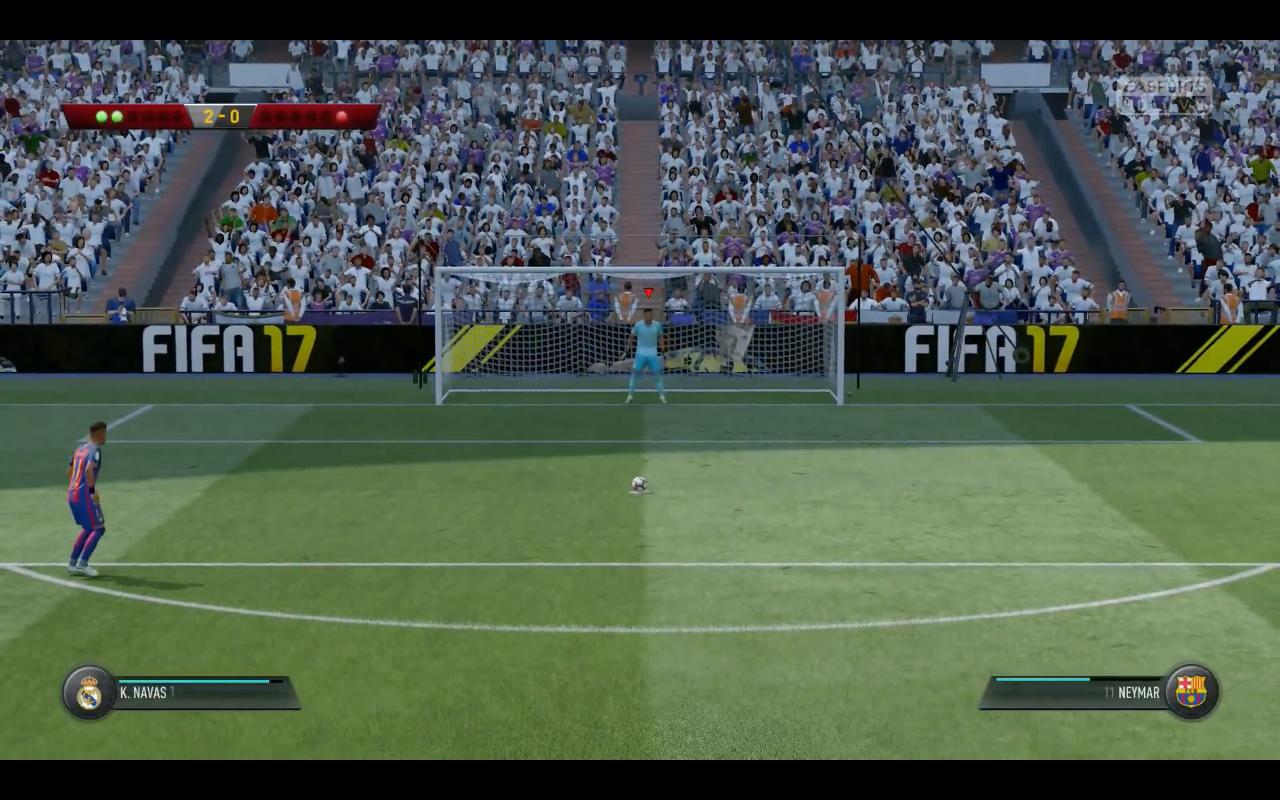Click the red penalty marker above the goal
Screen dimensions: 1280x800
tap(646, 291)
